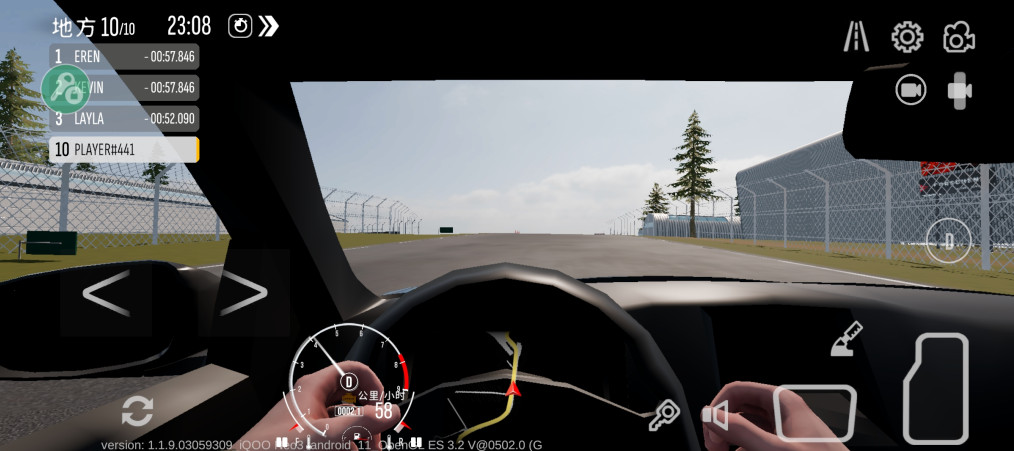Sound the horn

point(715,414)
